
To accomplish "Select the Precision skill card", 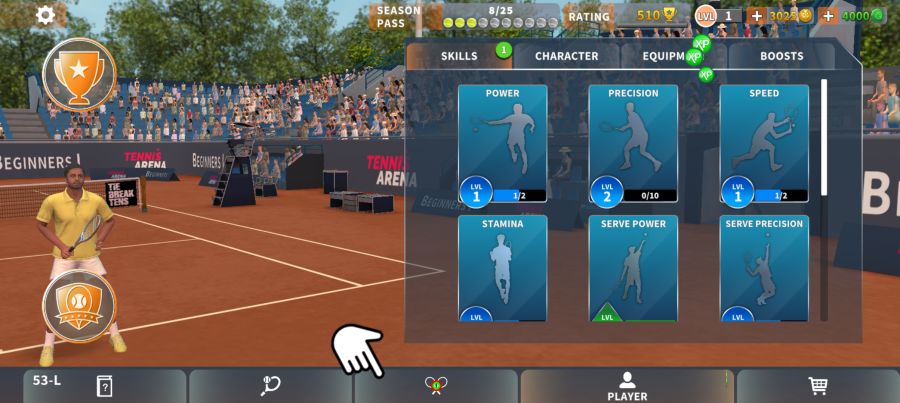I will (x=633, y=144).
